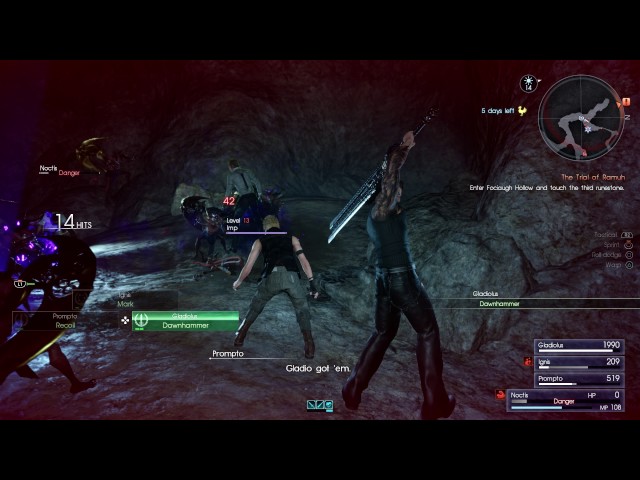Image resolution: width=640 pixels, height=480 pixels.
Task: Click the yellow chocobo rental icon
Action: pos(520,111)
